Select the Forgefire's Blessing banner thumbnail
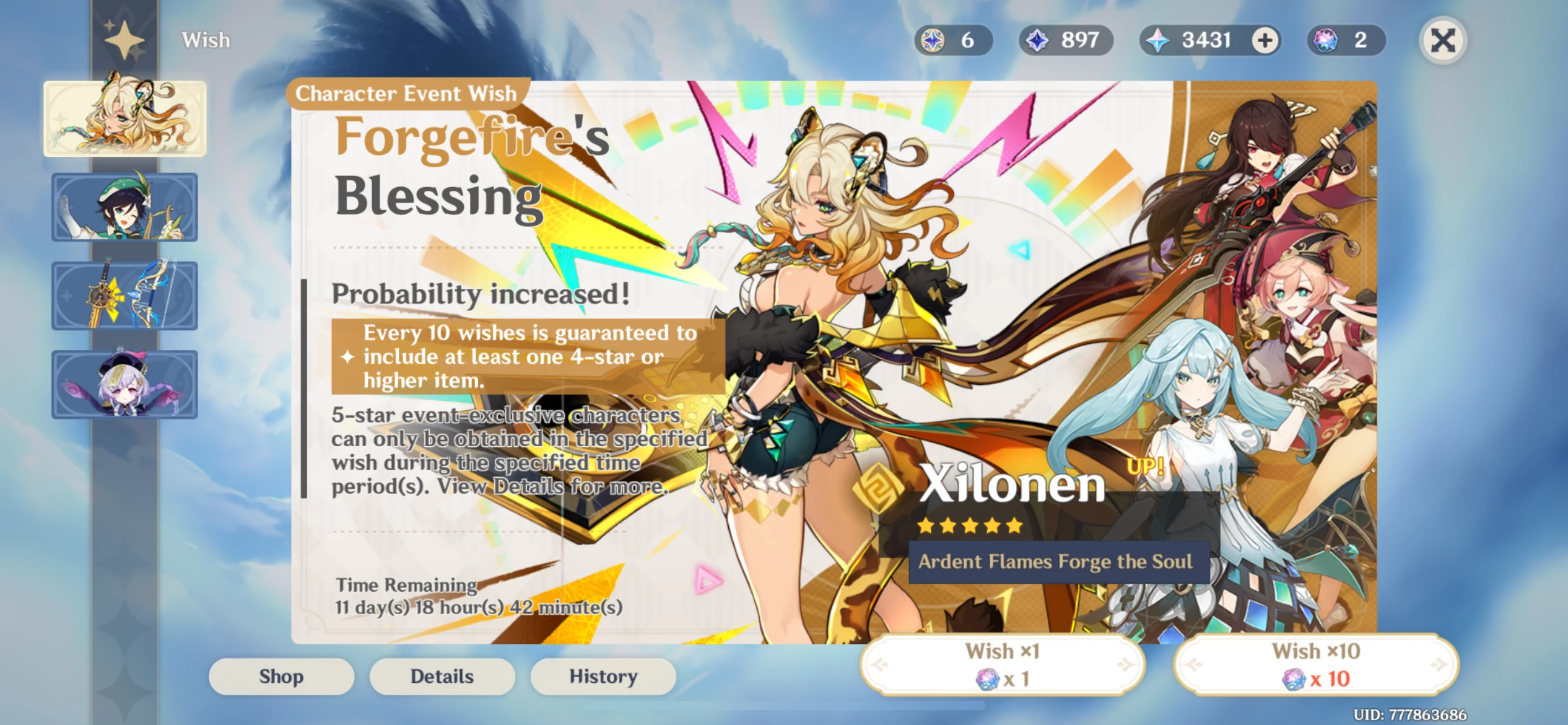The width and height of the screenshot is (1568, 725). coord(124,118)
